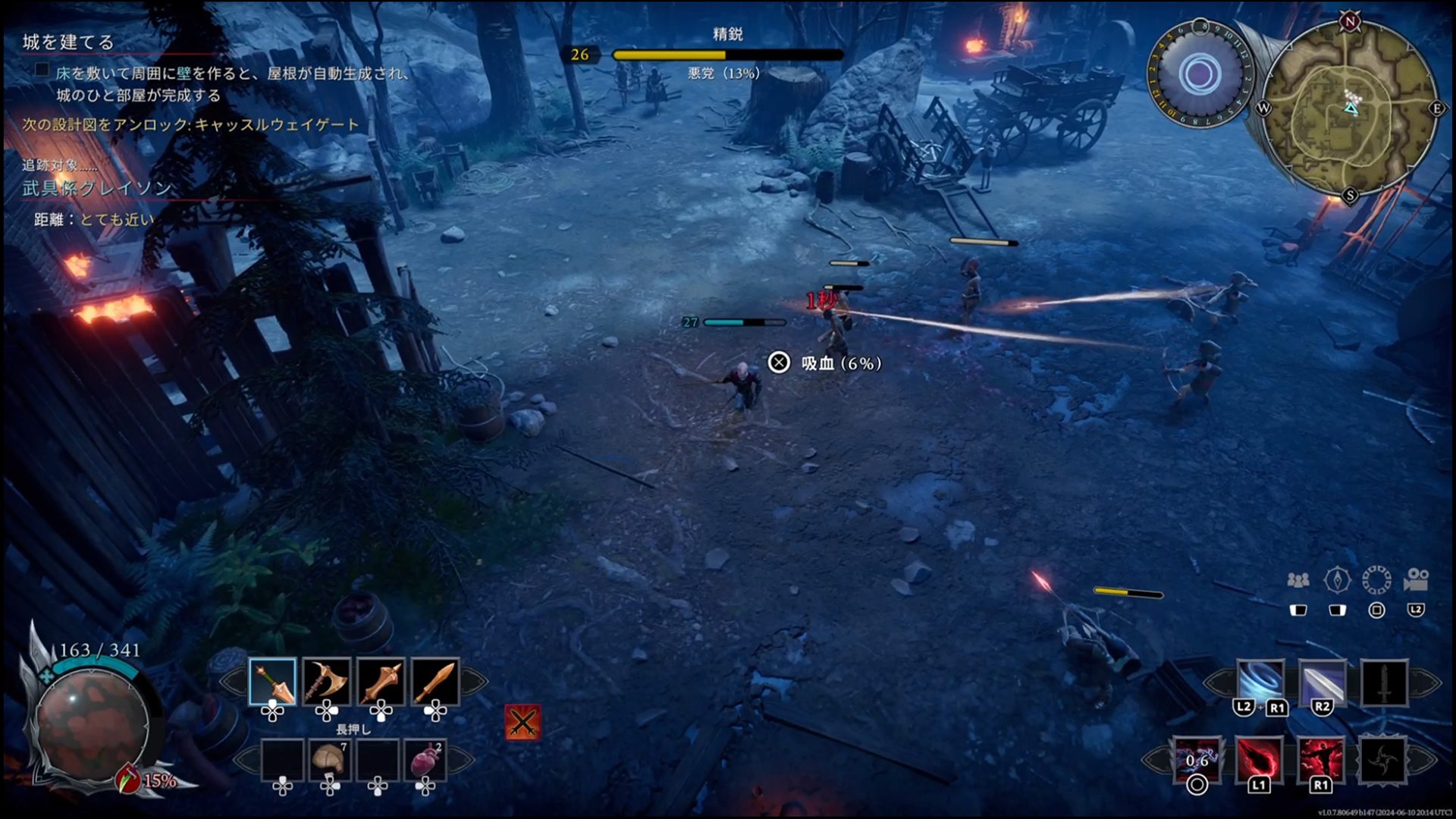
Task: Activate the whirlwind weapon skill
Action: pos(1260,682)
